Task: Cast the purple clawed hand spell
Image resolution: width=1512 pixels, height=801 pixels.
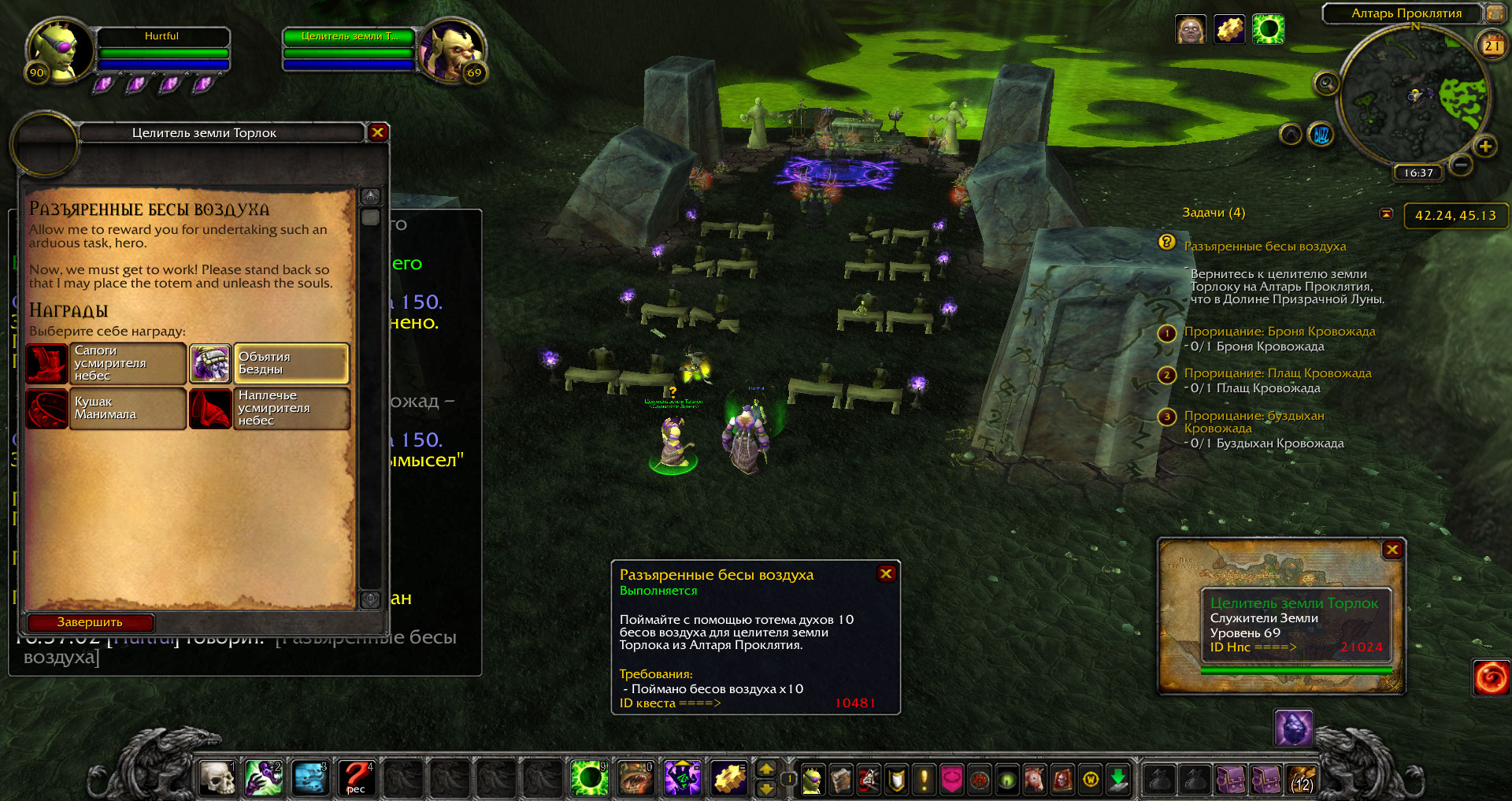Action: click(x=264, y=778)
